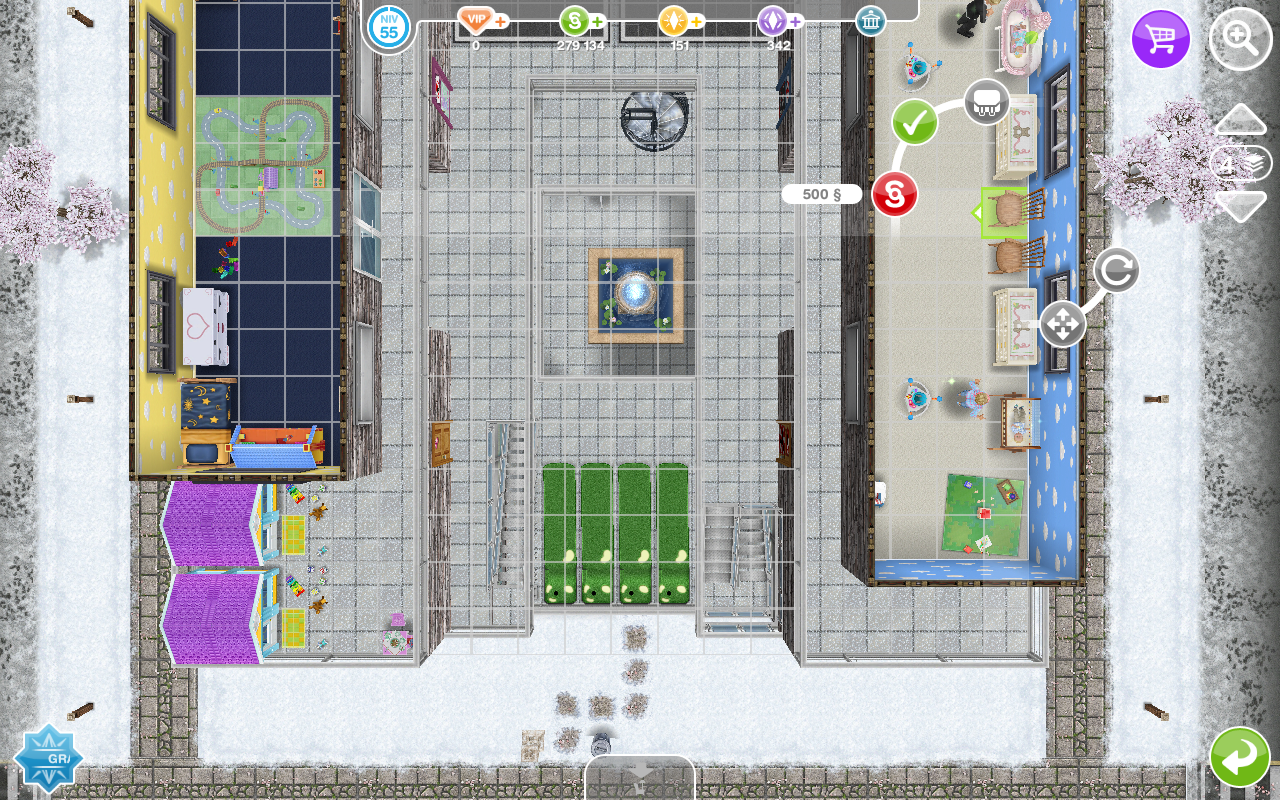Viewport: 1280px width, 800px height.
Task: Confirm placement with the green checkmark
Action: click(x=914, y=122)
